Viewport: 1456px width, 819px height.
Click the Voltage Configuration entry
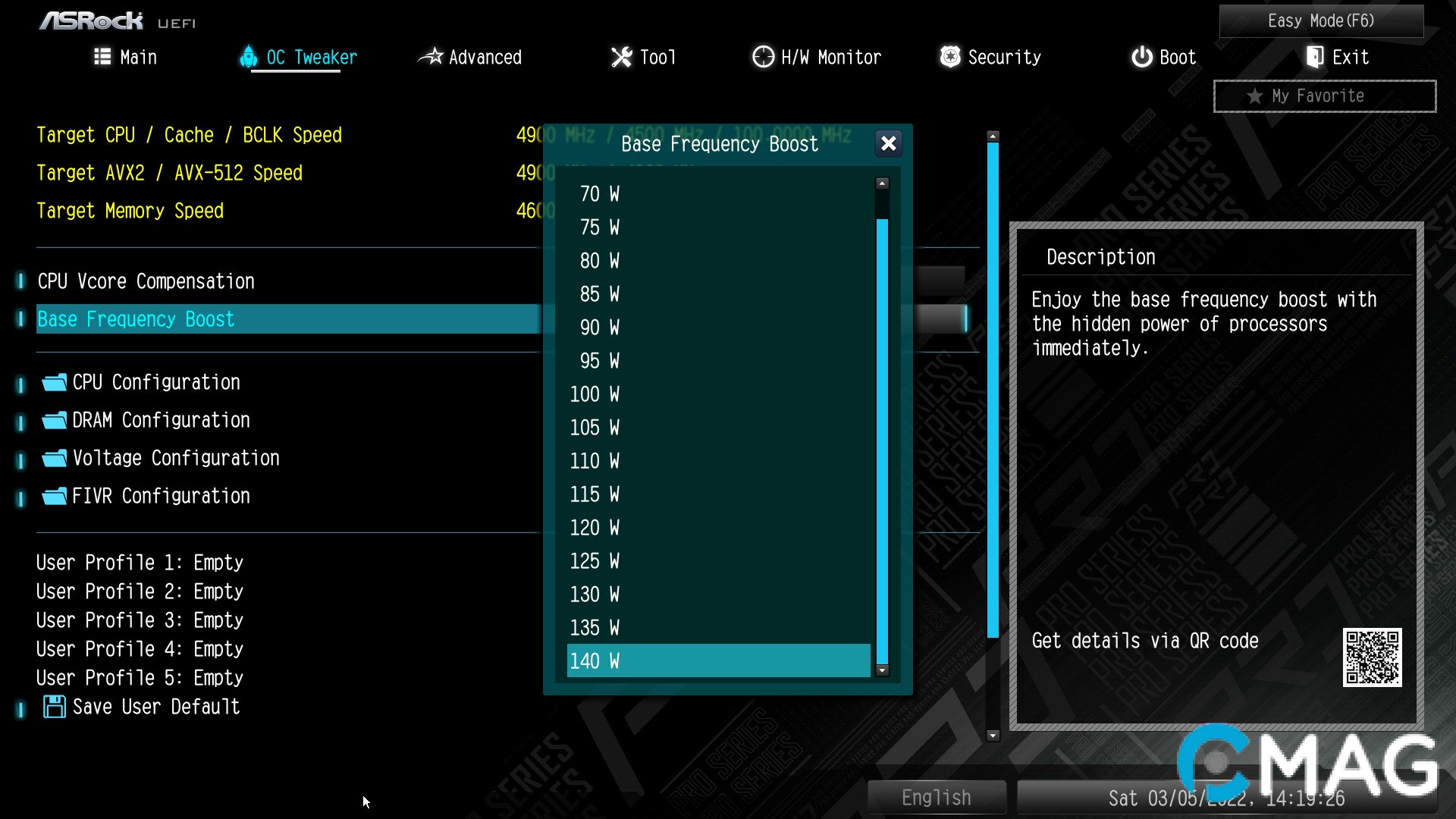click(x=175, y=457)
